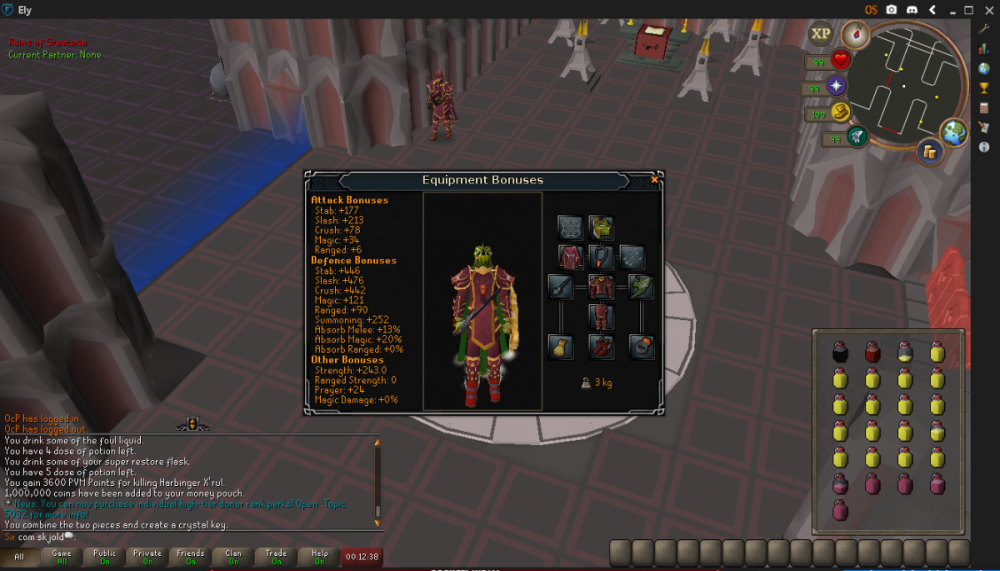Click the equipped ring slot
The width and height of the screenshot is (1000, 571).
[x=641, y=347]
